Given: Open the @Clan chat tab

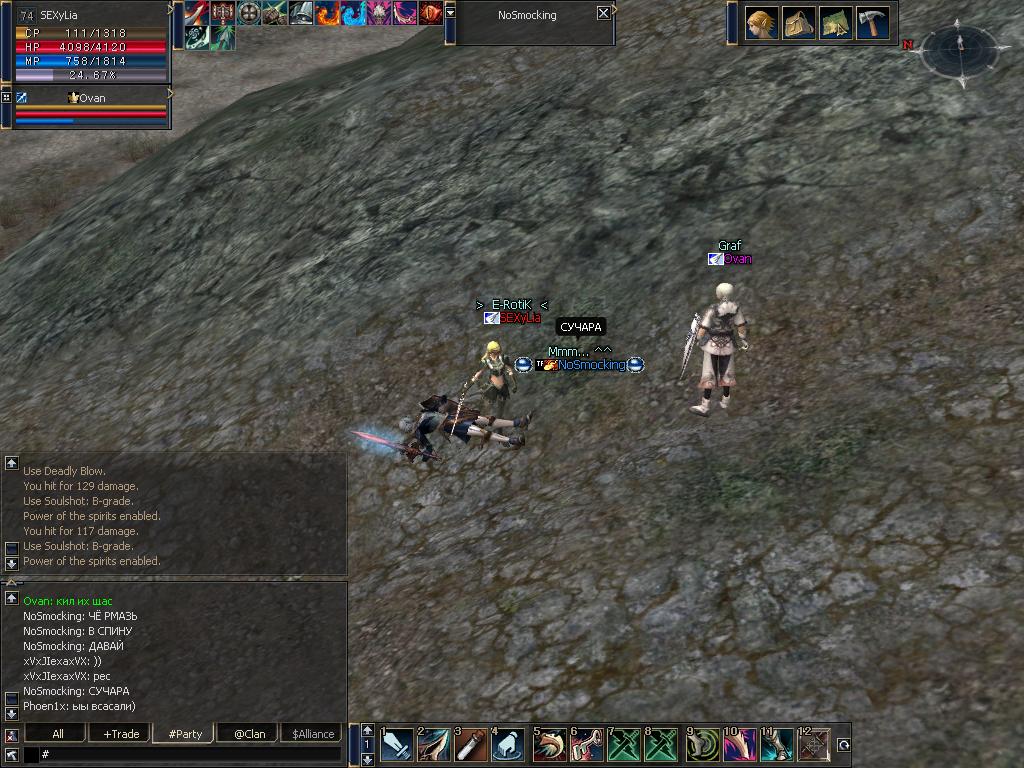Looking at the screenshot, I should pos(249,734).
